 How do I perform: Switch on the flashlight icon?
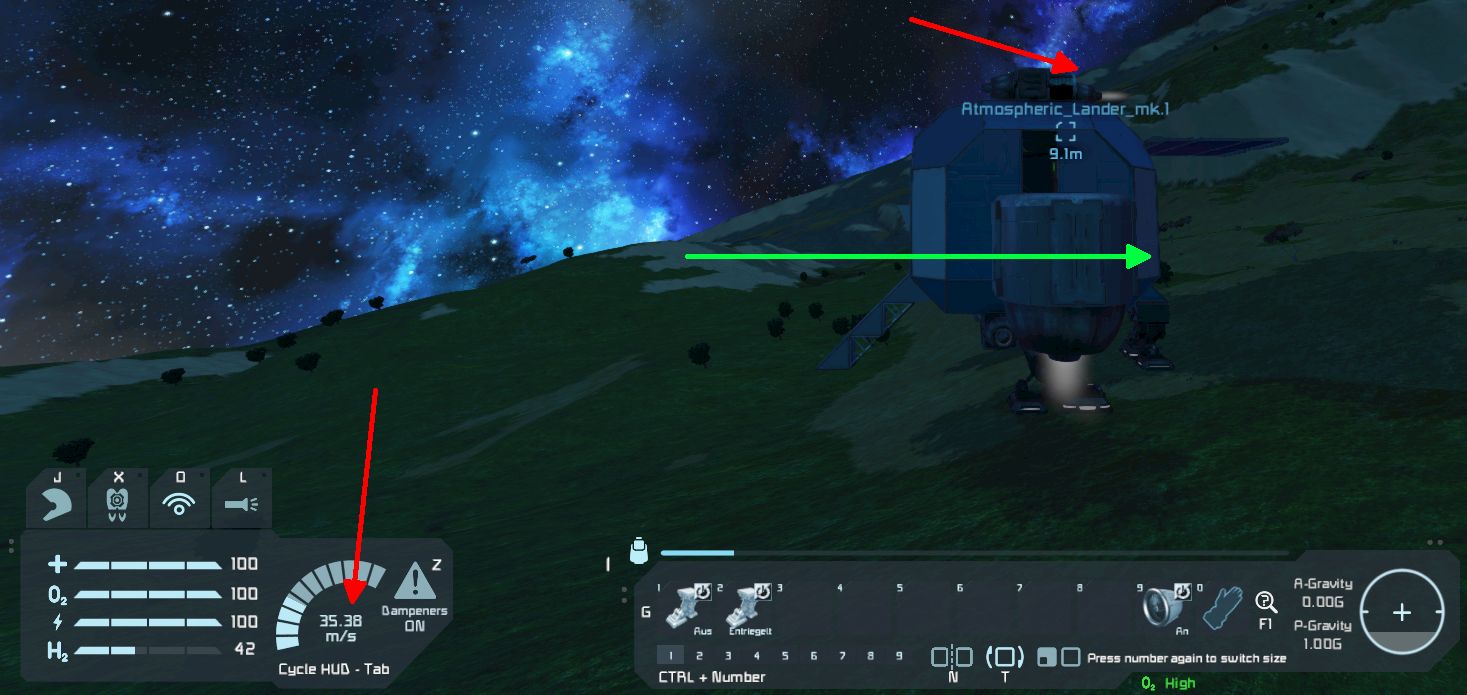242,505
